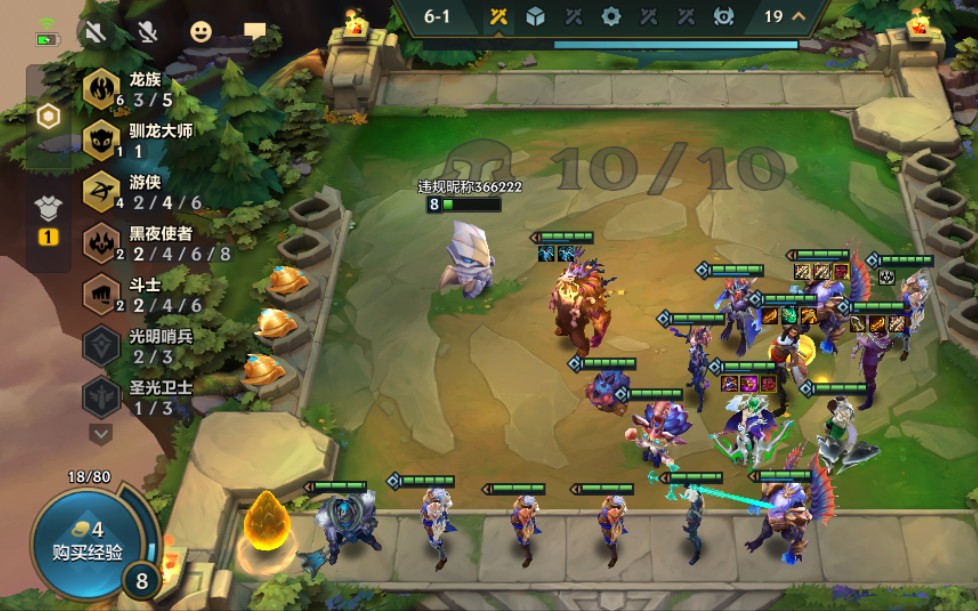Expand the top bar arrow next to 19
The image size is (978, 611).
pos(798,16)
